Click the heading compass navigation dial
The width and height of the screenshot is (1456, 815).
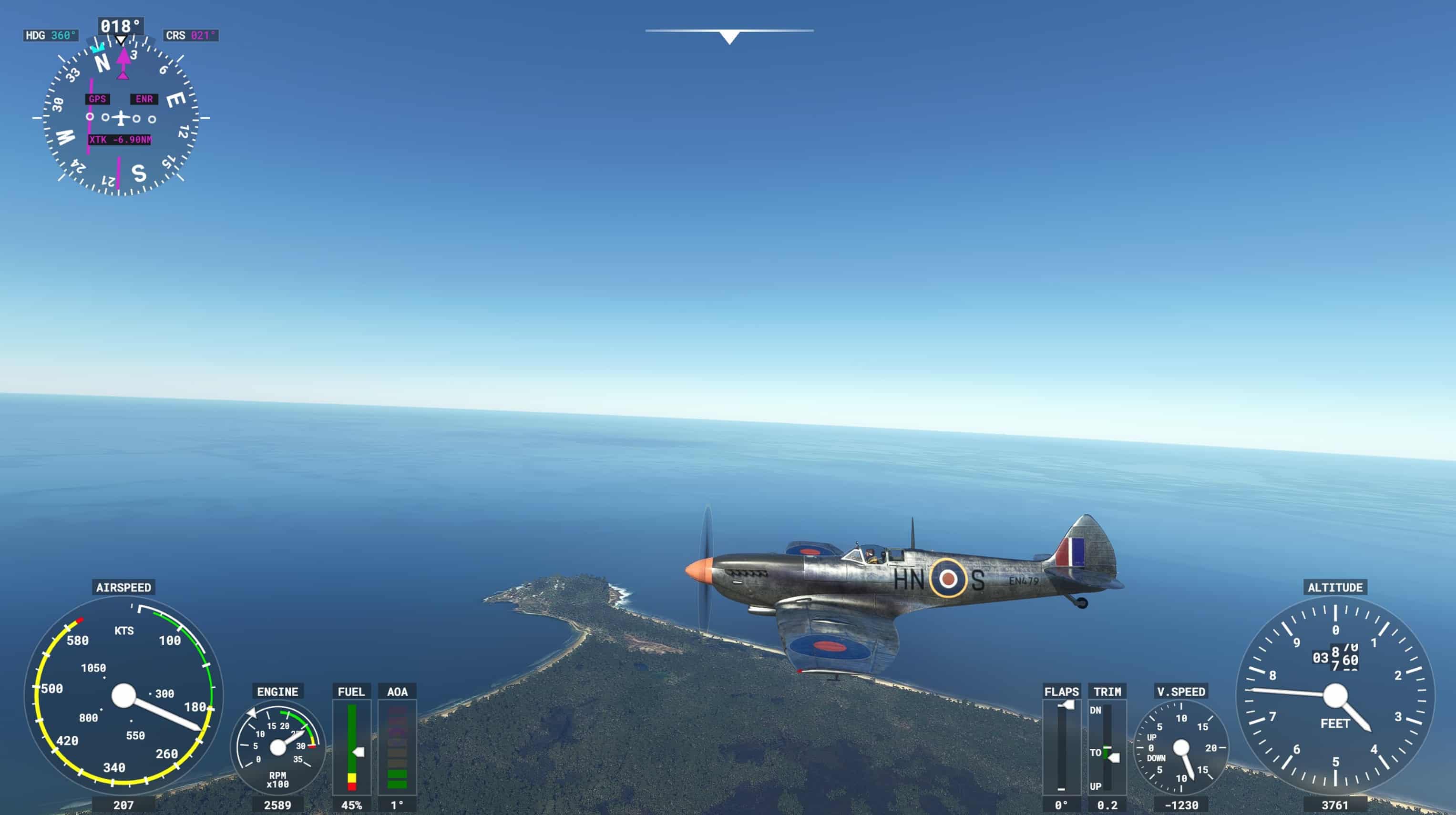[121, 118]
